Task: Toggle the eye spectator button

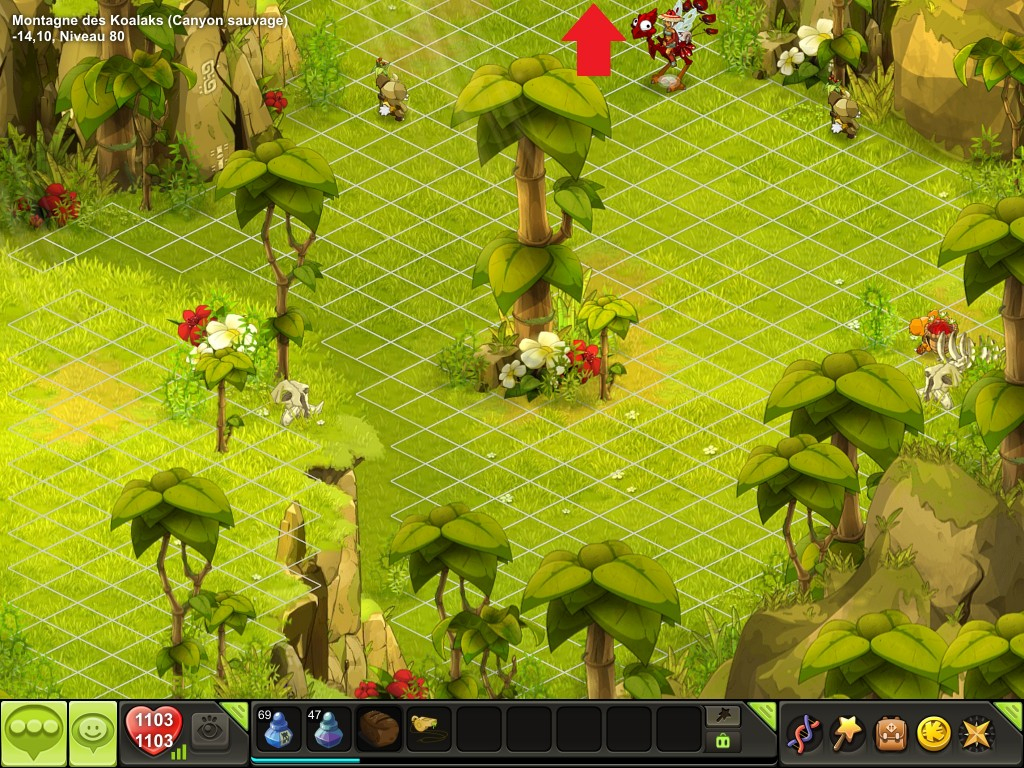Action: pyautogui.click(x=210, y=729)
